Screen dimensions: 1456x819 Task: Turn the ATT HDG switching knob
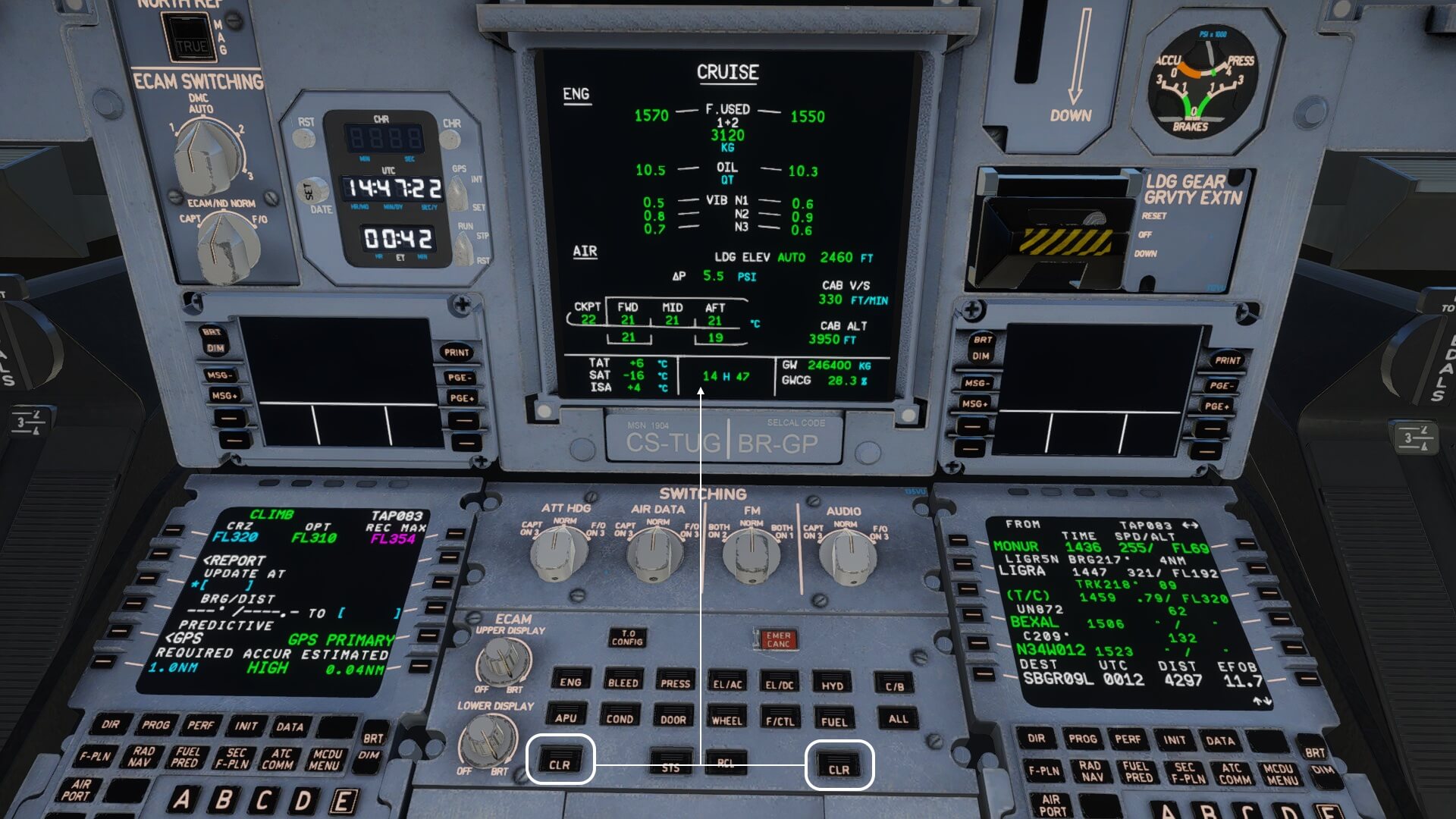pyautogui.click(x=560, y=552)
